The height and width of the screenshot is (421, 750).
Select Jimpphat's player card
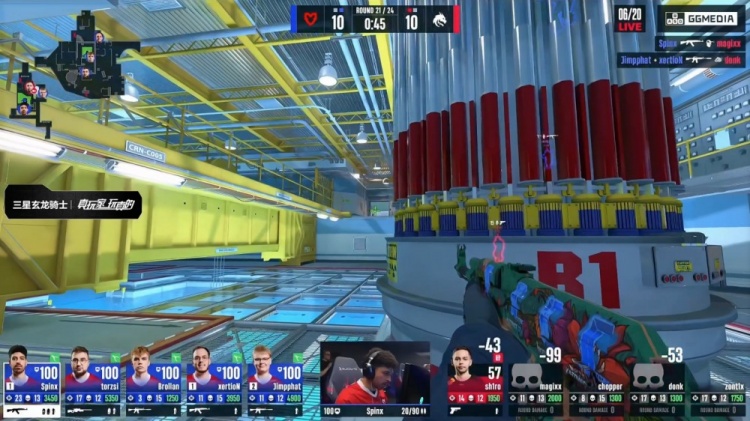pos(274,382)
